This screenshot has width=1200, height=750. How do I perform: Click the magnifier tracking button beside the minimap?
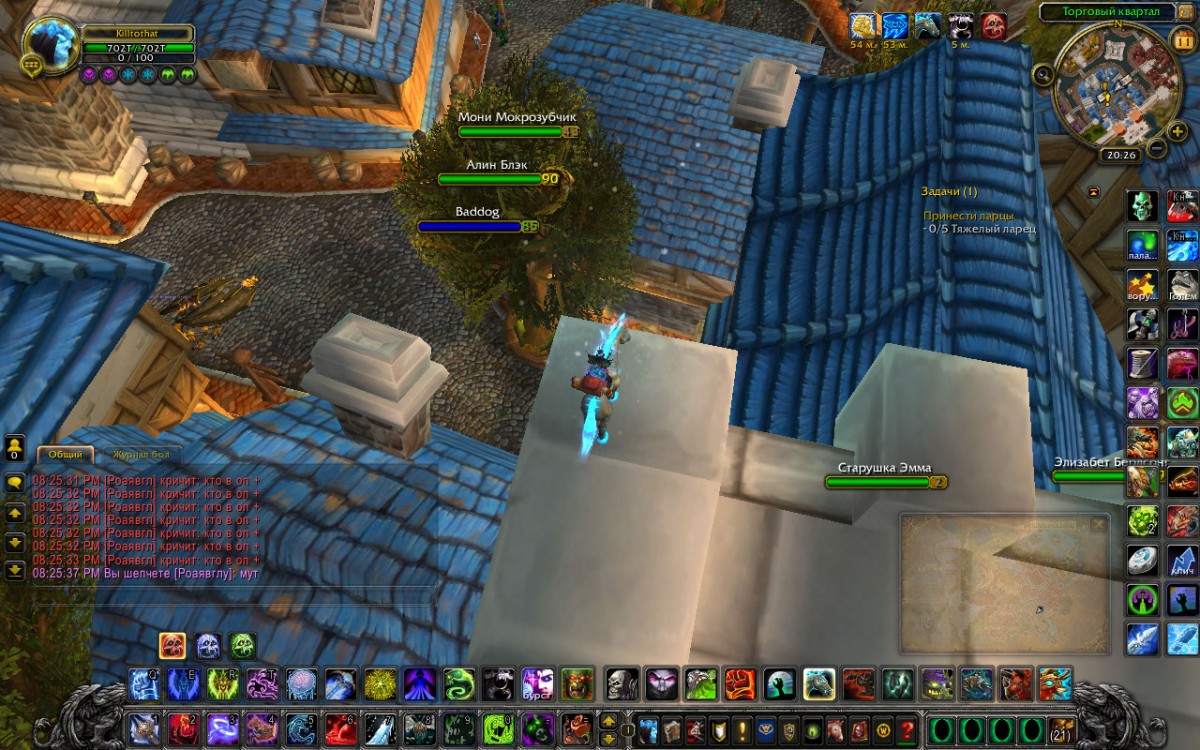(1043, 74)
